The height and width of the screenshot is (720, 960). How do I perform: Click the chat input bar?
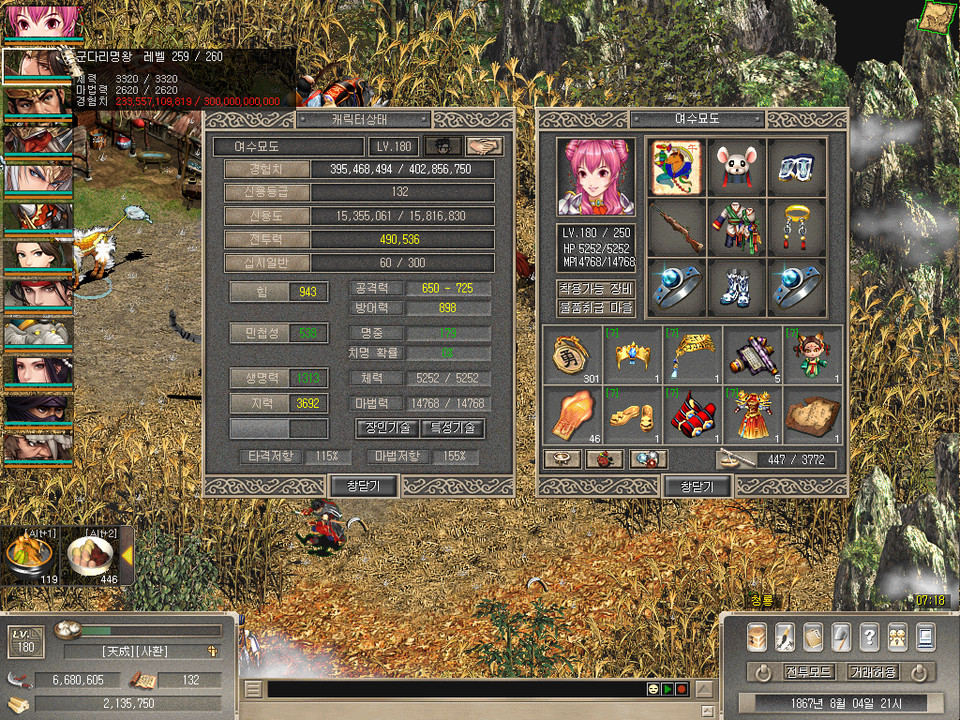click(455, 689)
